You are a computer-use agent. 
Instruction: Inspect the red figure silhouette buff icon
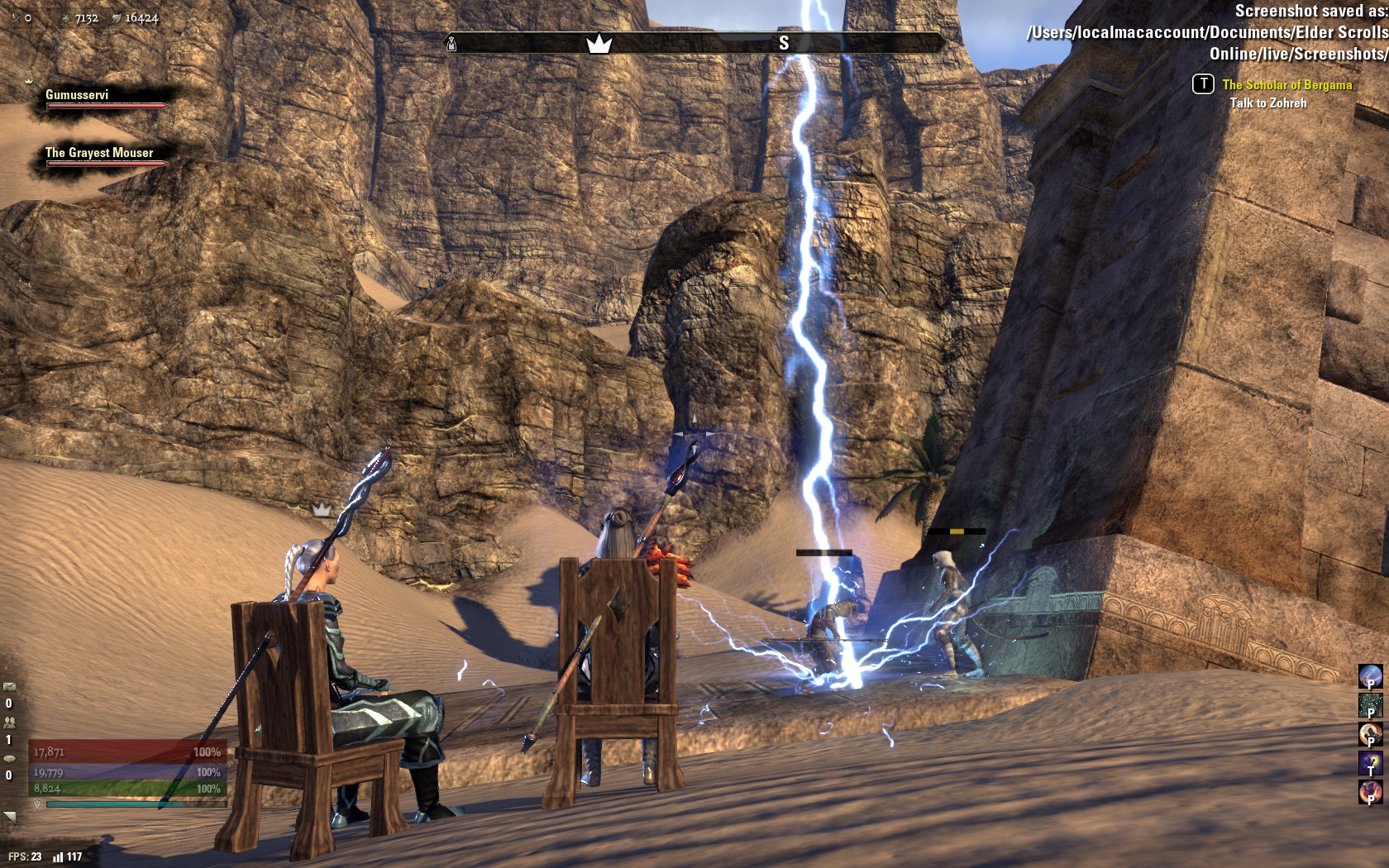click(x=1370, y=792)
